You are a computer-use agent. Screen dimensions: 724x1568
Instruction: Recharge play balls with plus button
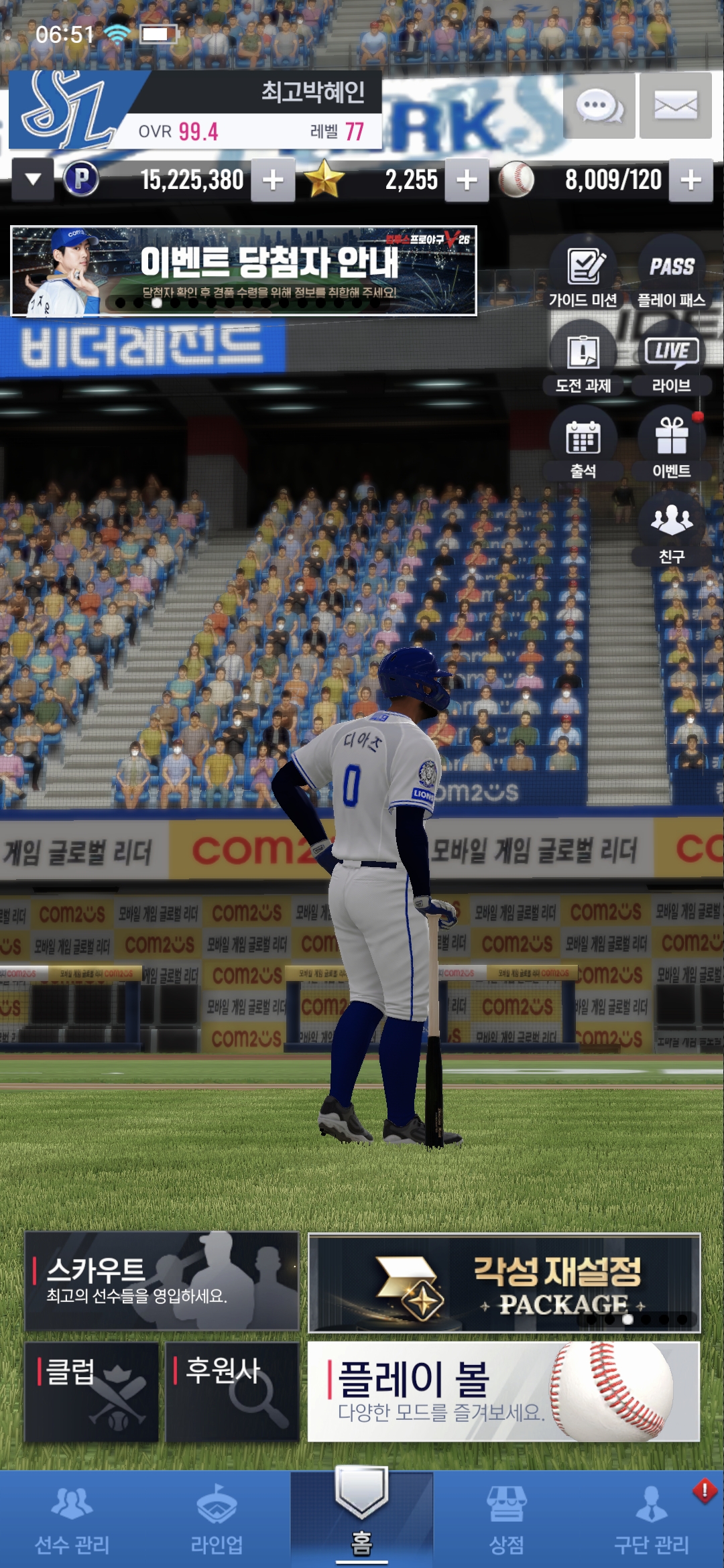coord(690,180)
